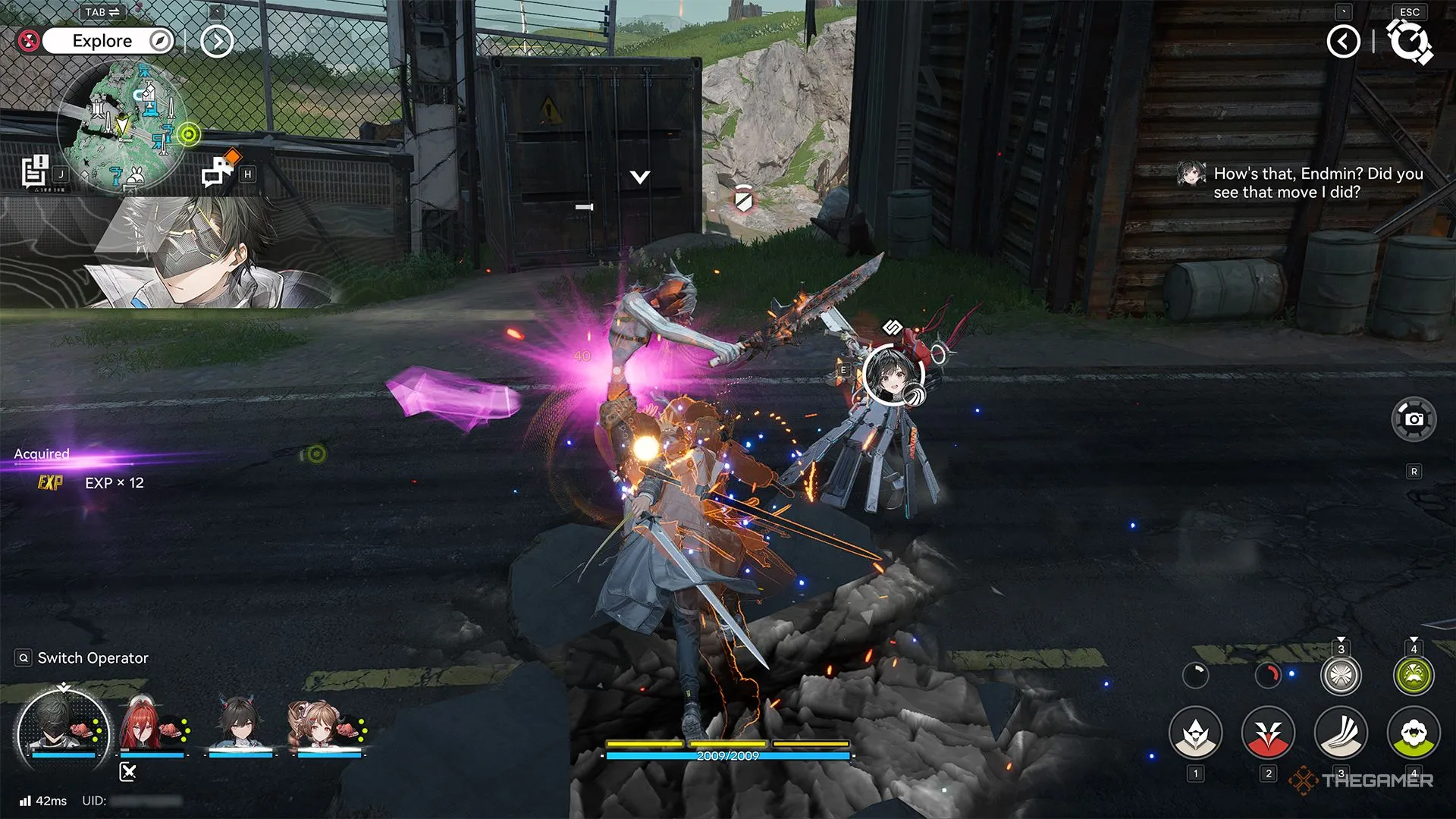This screenshot has width=1456, height=819.
Task: Click the crossed-swords icon below the operator portraits
Action: (x=128, y=772)
